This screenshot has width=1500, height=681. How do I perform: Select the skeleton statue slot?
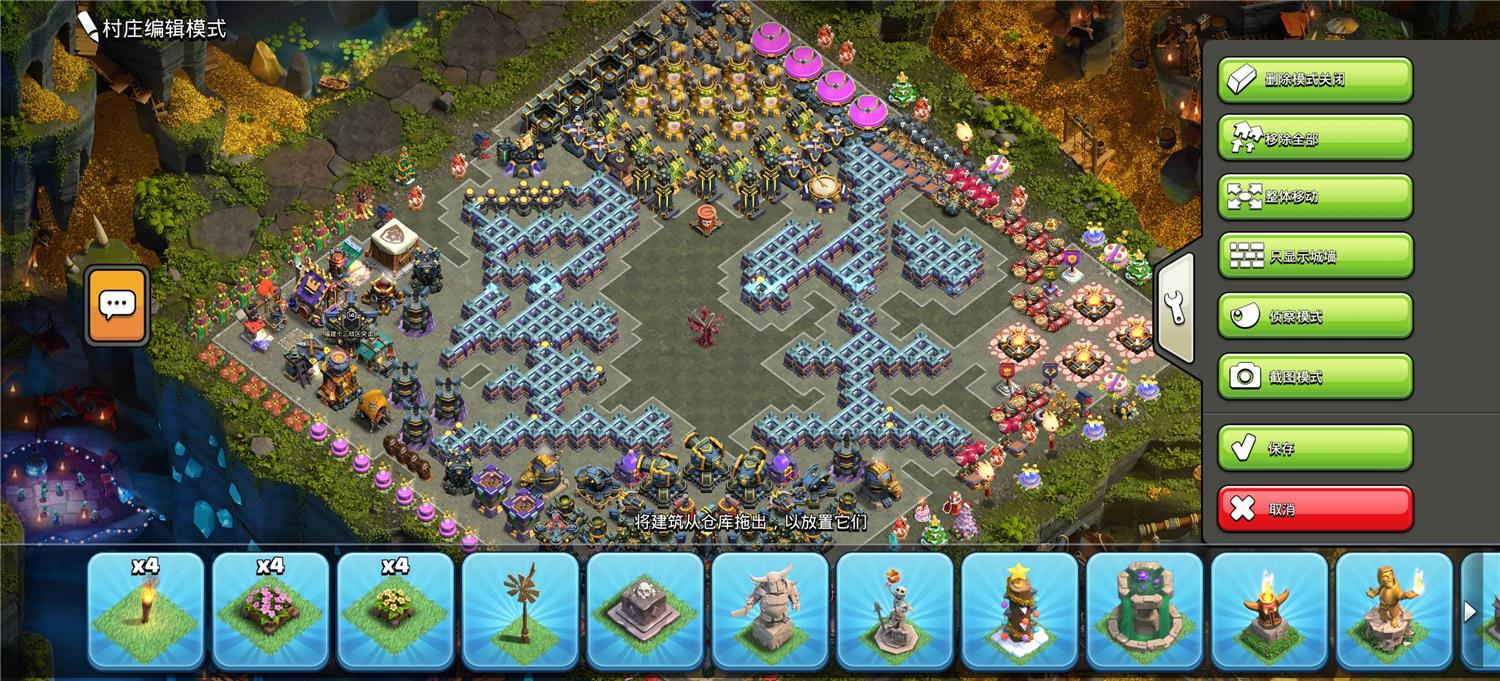[896, 610]
